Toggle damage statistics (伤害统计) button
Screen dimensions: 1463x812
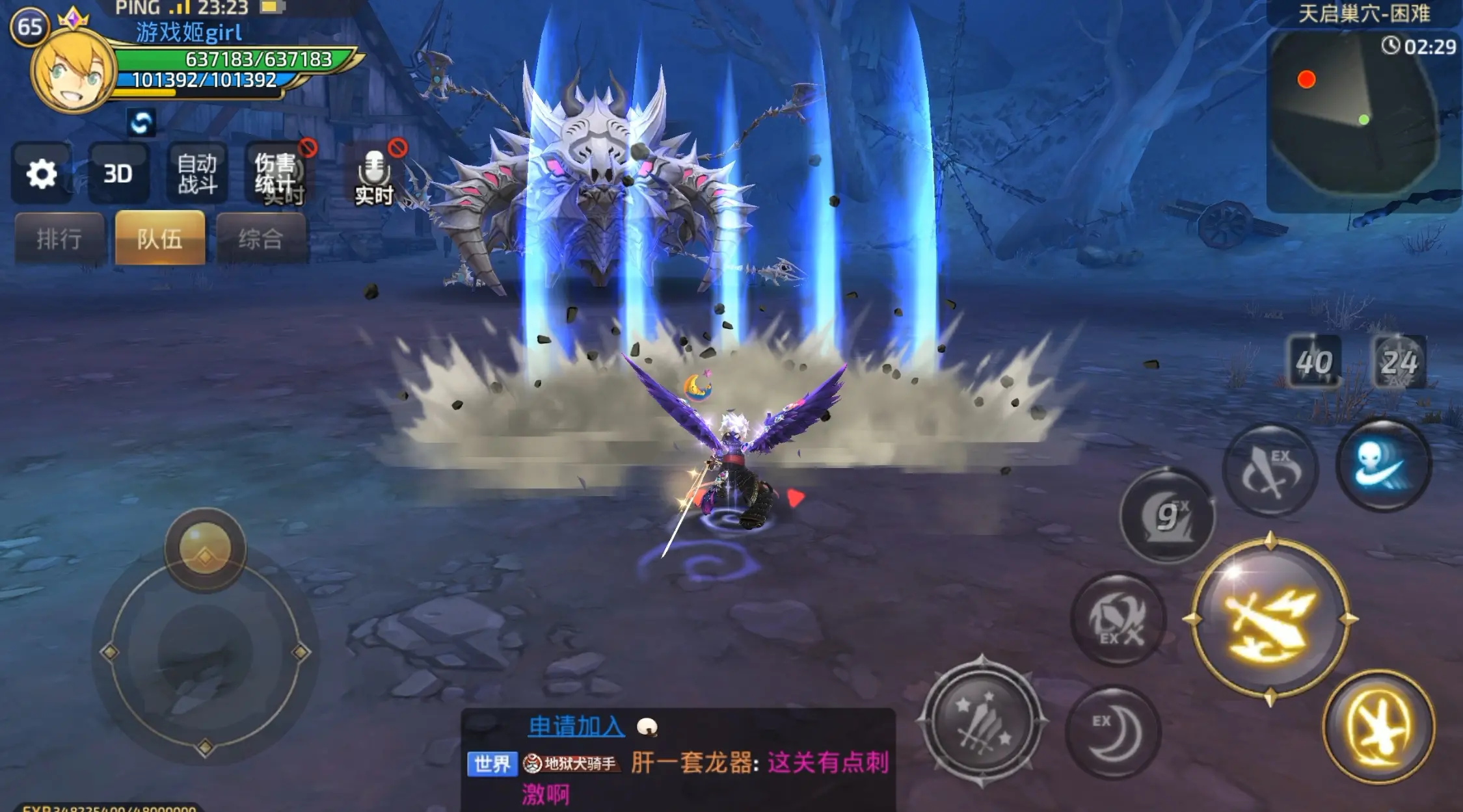click(x=276, y=174)
